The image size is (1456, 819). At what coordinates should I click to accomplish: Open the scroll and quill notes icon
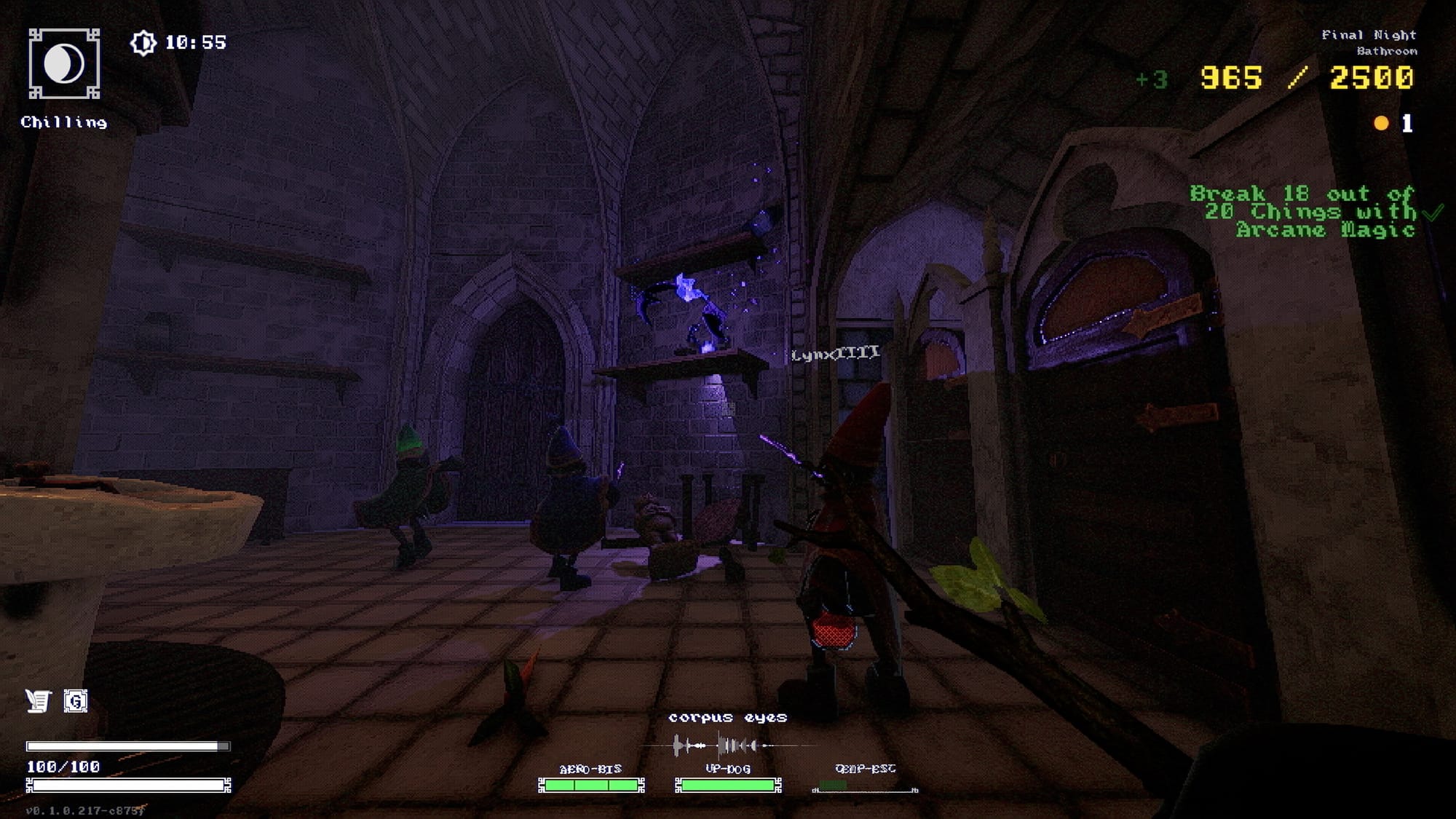[x=39, y=701]
